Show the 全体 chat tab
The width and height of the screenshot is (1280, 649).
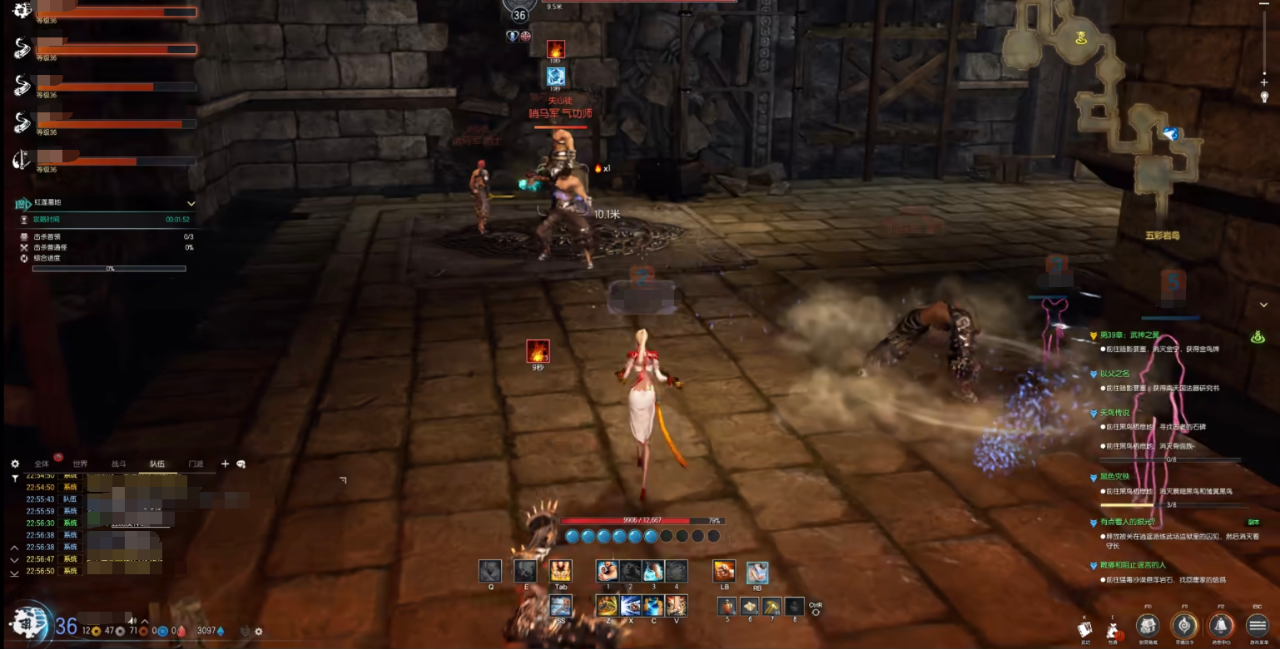[42, 464]
